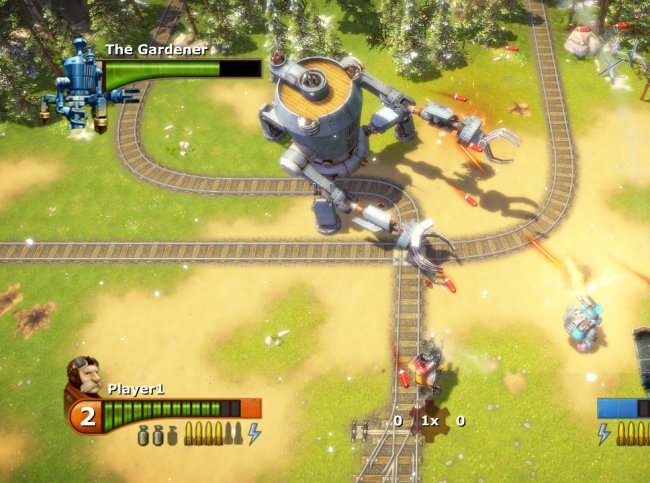The image size is (650, 483).
Task: Click the second player's lightning bolt icon
Action: tap(604, 433)
